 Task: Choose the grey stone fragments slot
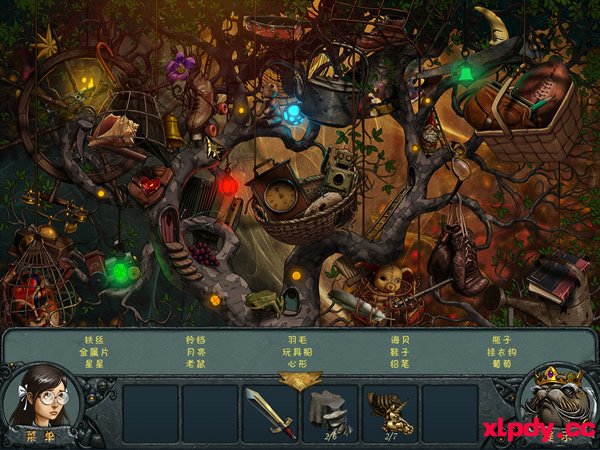tap(329, 412)
